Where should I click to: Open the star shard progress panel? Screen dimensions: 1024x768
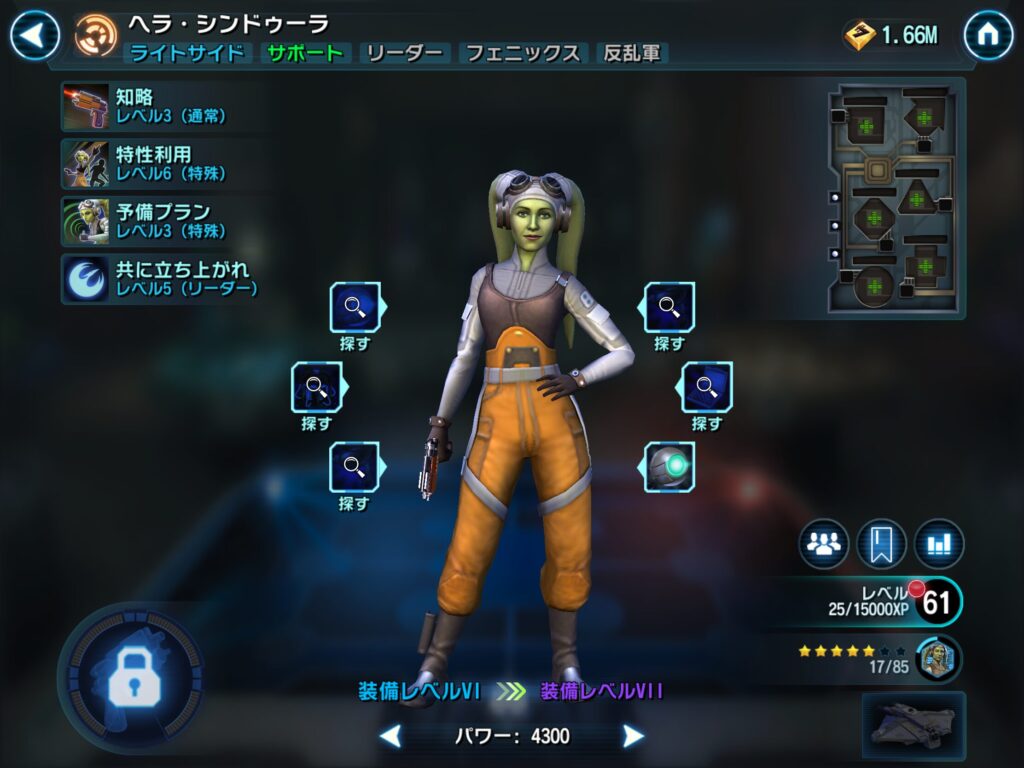click(880, 658)
